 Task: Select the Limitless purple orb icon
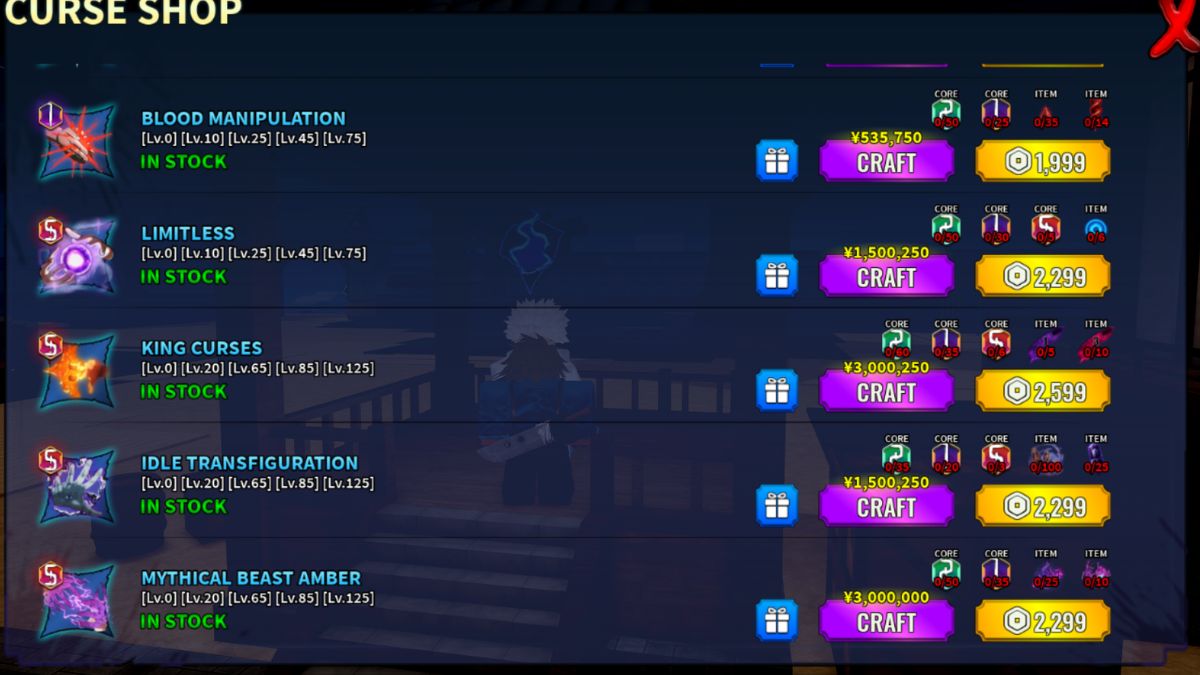(x=76, y=258)
